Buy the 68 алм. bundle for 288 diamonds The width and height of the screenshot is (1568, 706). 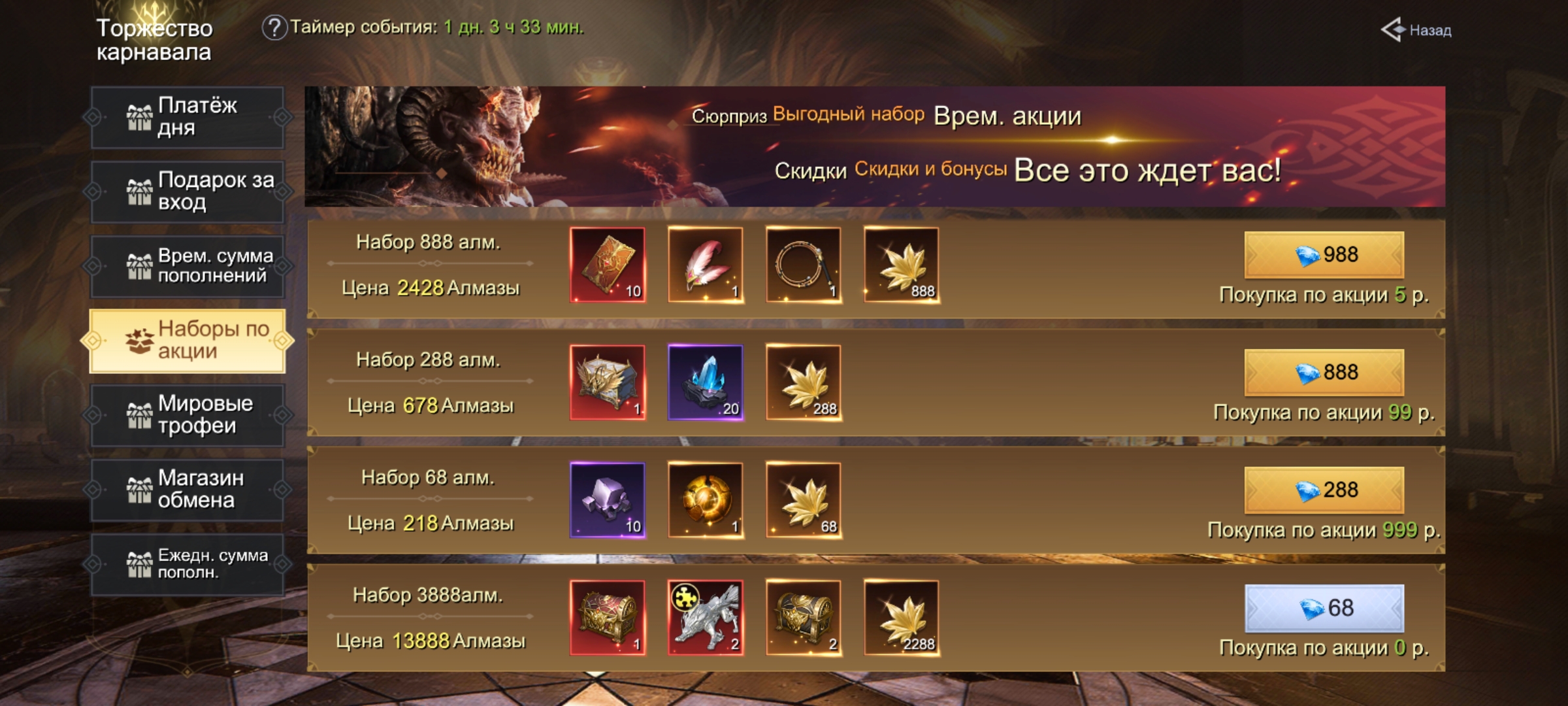click(x=1324, y=490)
